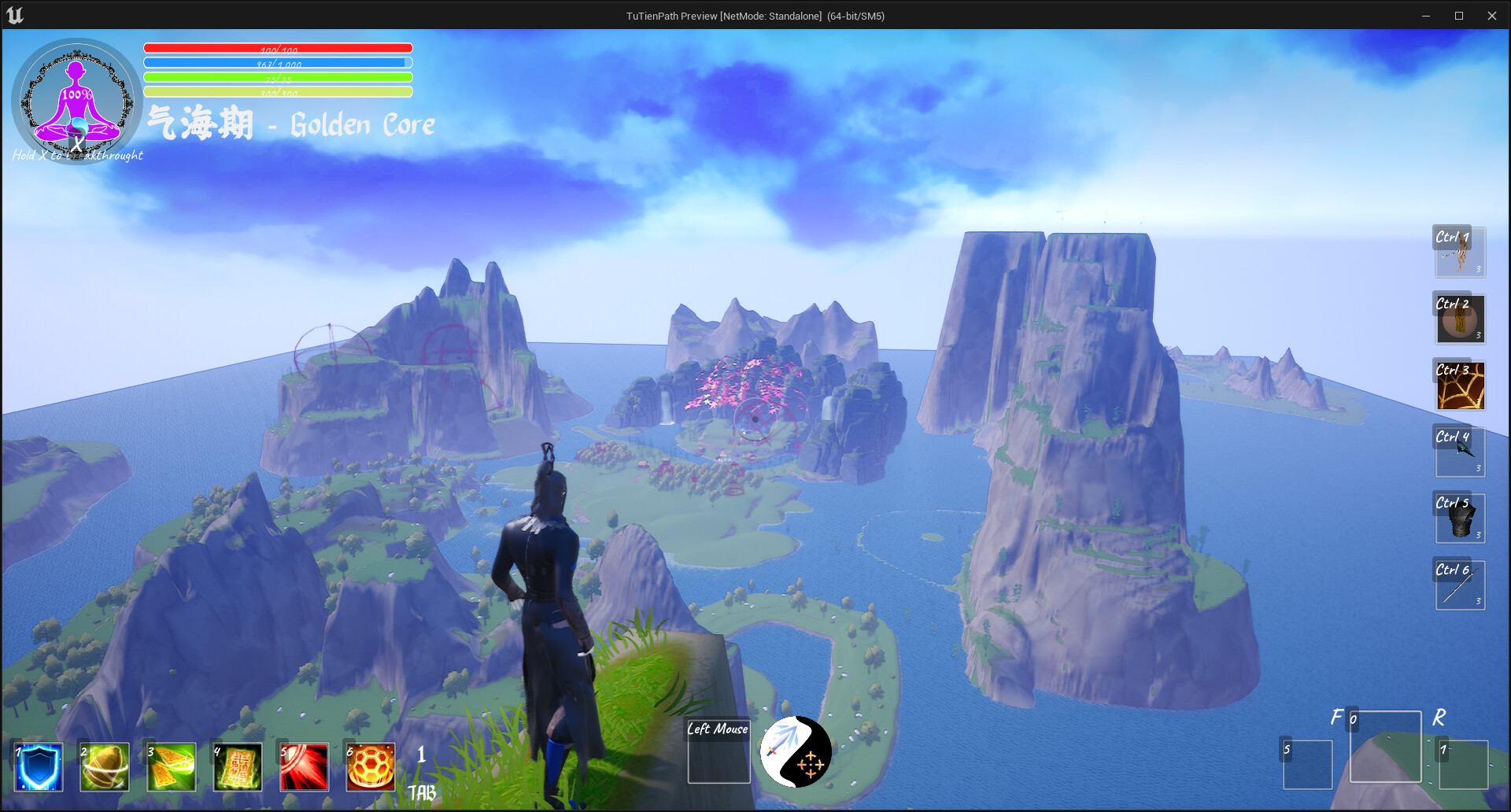
Task: Click the blue Qi bar showing 963/1,000
Action: tap(277, 62)
